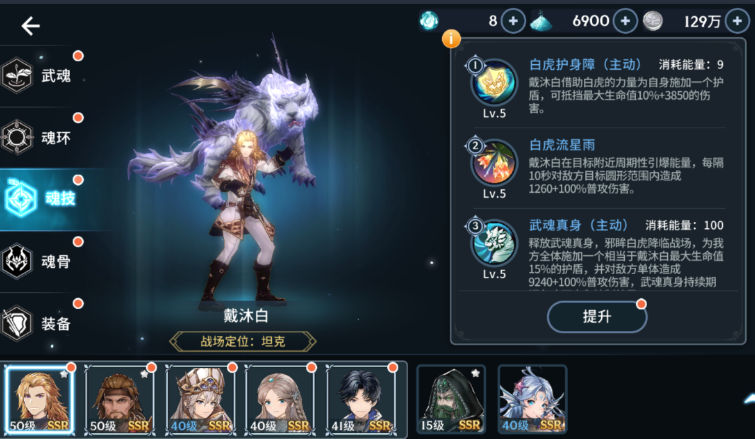Open the orange info icon on skill panel
This screenshot has height=439, width=755.
(451, 39)
